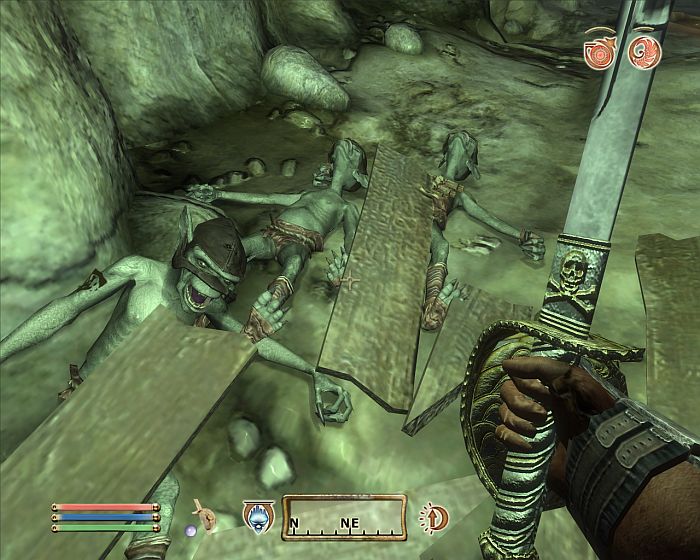
Task: Select the feathered spiral active effect icon
Action: (x=645, y=51)
